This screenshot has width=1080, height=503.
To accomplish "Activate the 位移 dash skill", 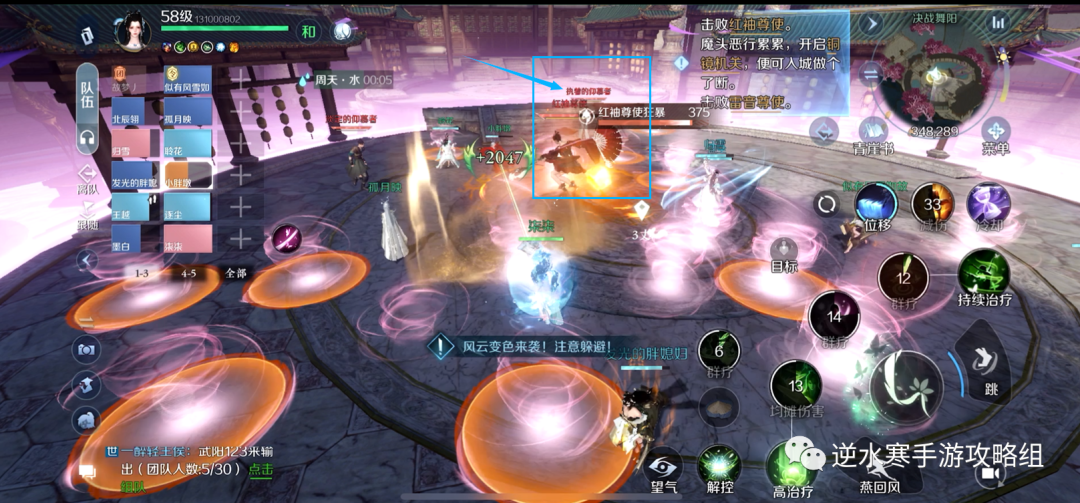I will coord(875,205).
